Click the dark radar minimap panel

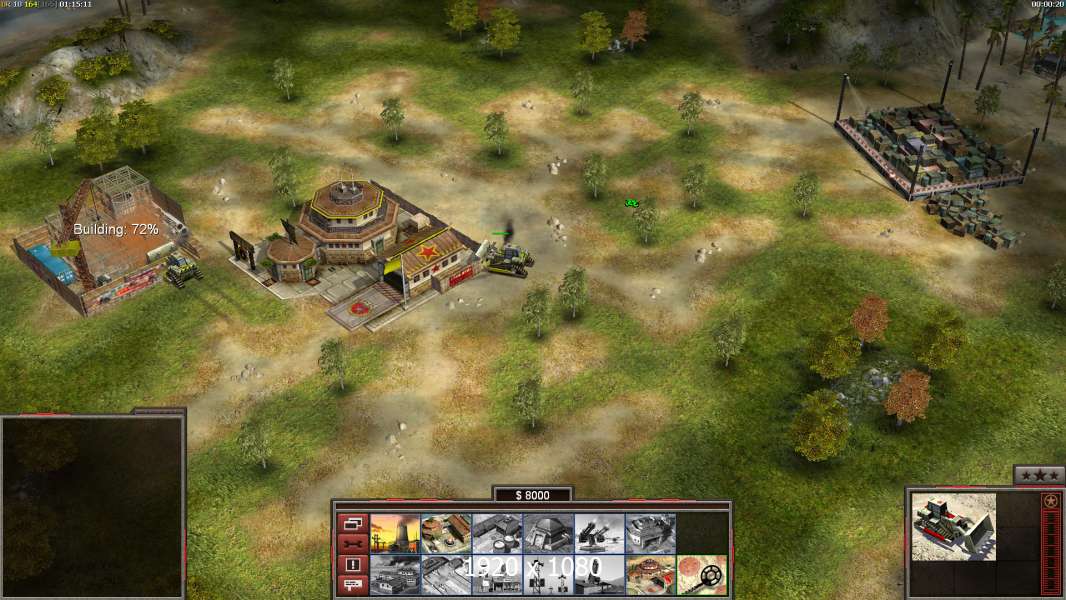click(x=92, y=506)
